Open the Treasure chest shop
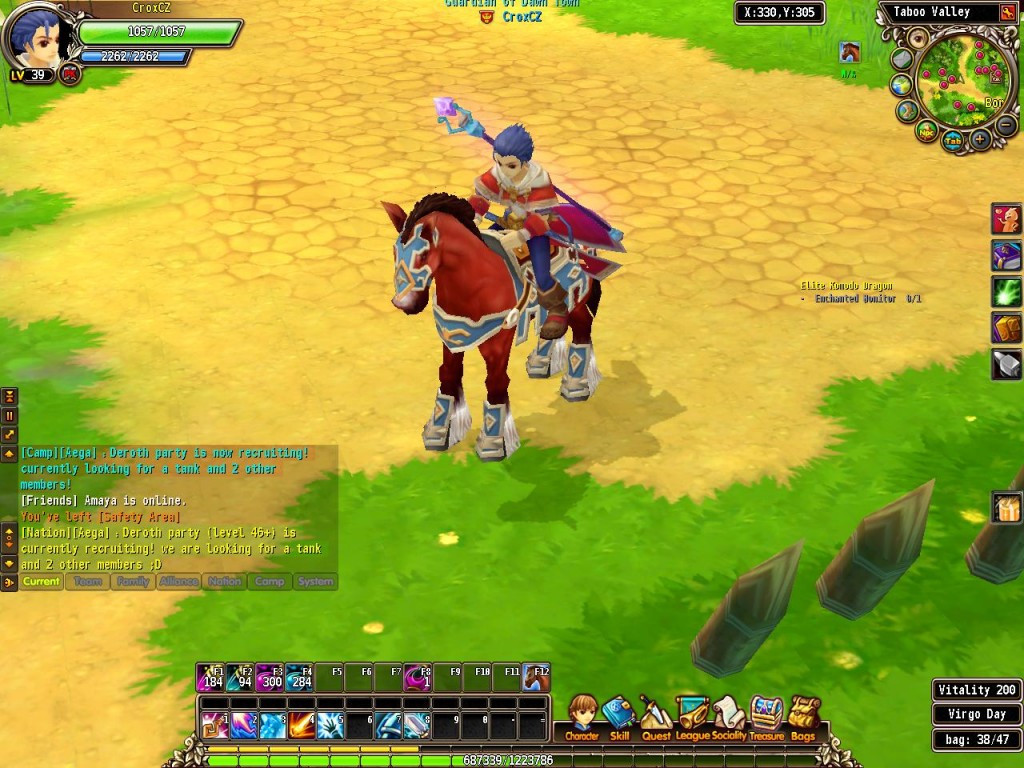 point(766,718)
